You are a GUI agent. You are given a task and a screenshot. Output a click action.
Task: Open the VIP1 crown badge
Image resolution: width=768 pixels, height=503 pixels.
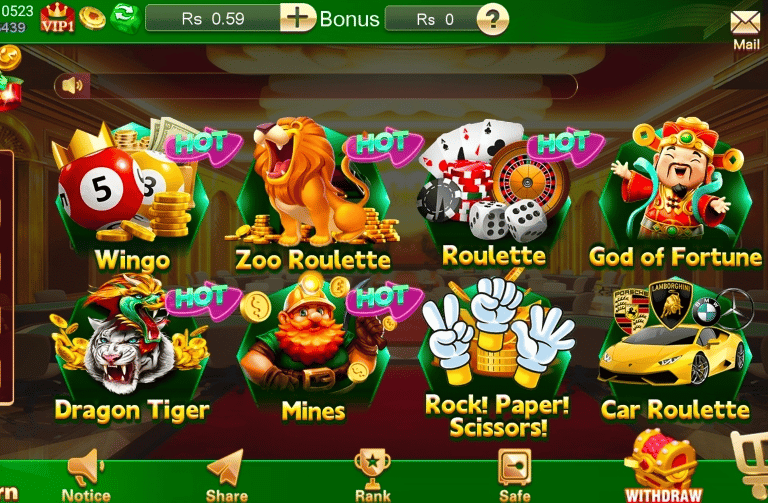[57, 18]
